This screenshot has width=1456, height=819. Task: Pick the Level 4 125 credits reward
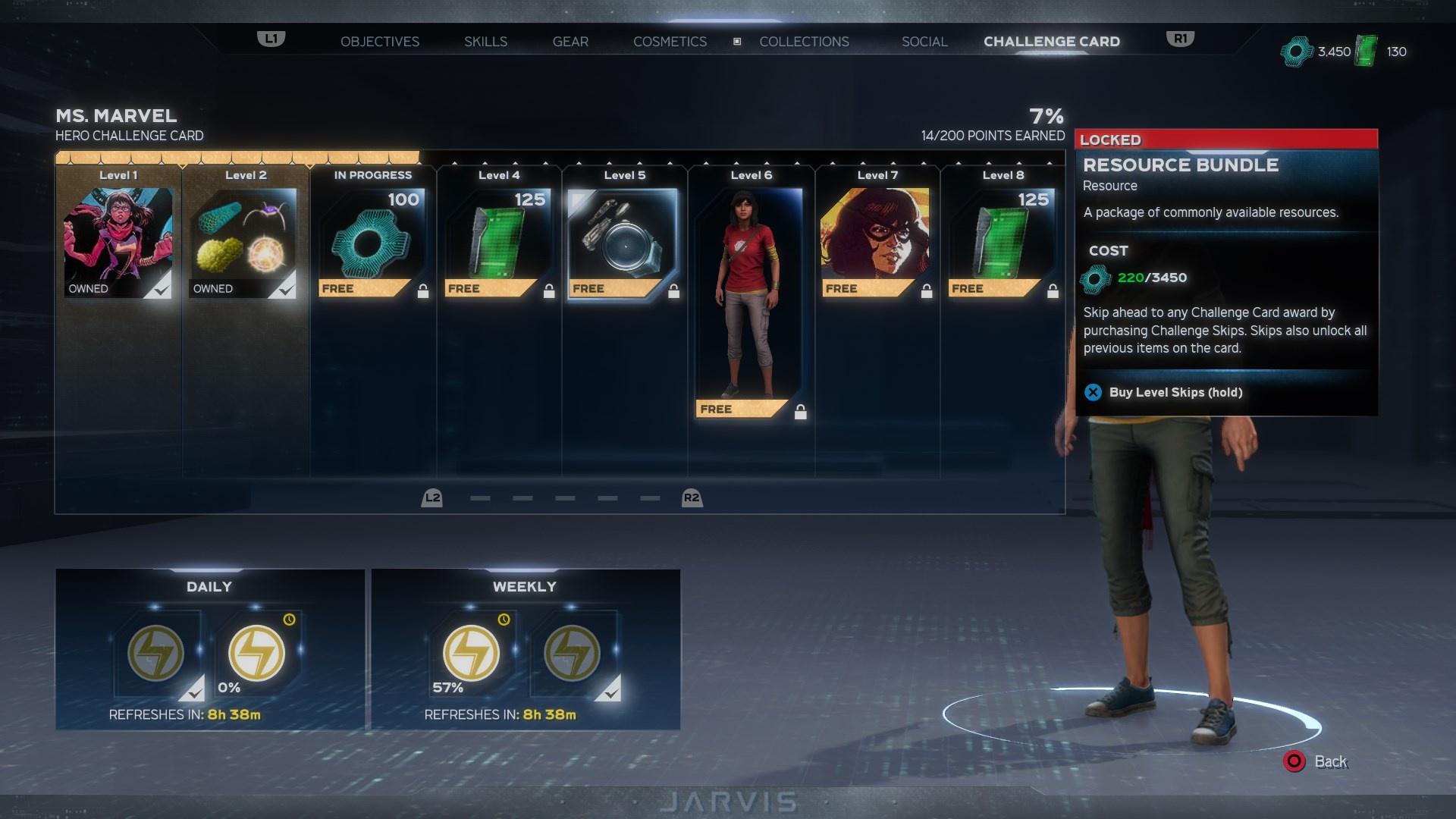(498, 243)
